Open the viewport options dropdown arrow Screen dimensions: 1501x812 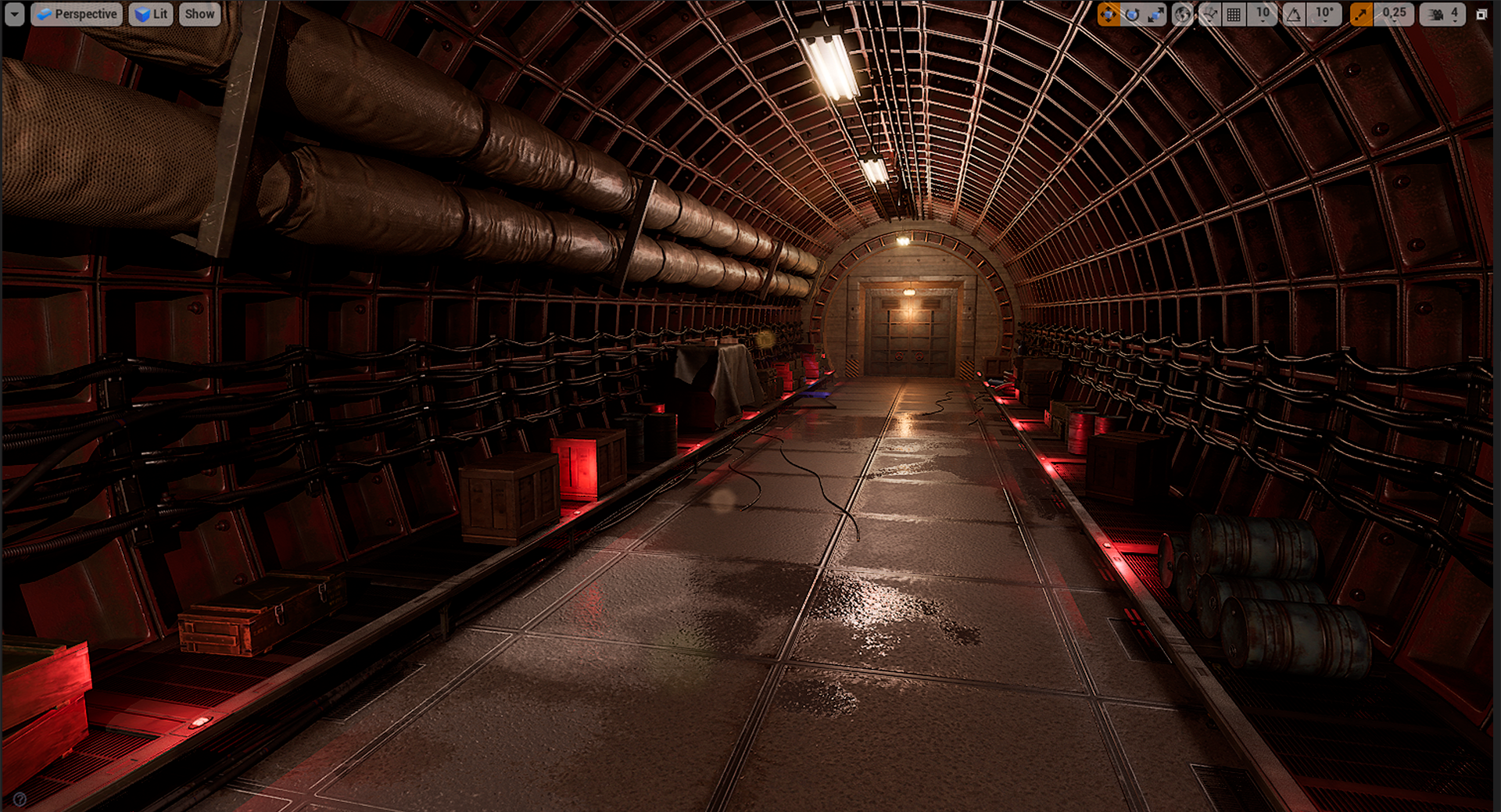click(x=15, y=14)
